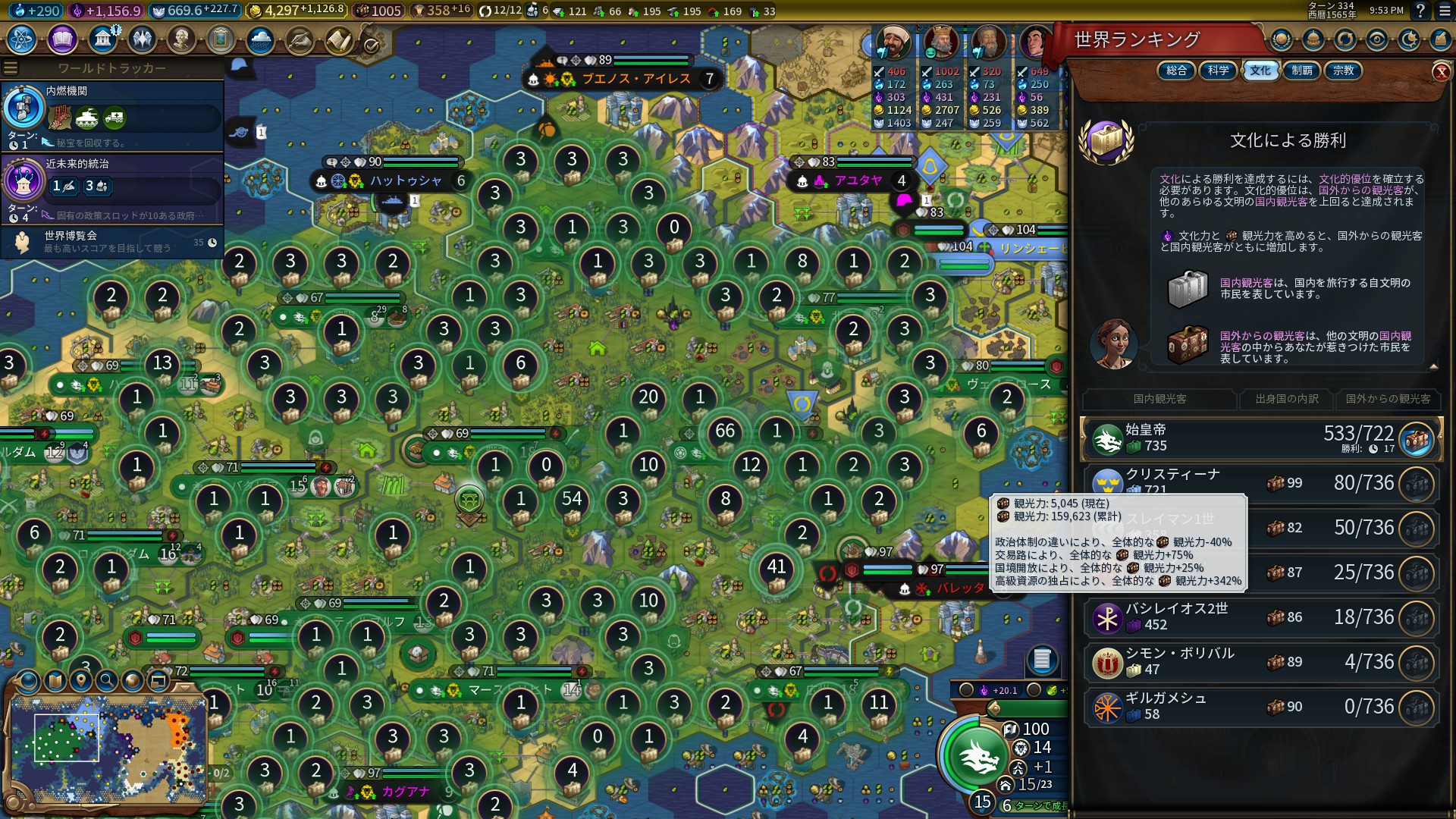The image size is (1456, 819).
Task: Open the 世界博覧会 tracker entry
Action: pos(112,242)
